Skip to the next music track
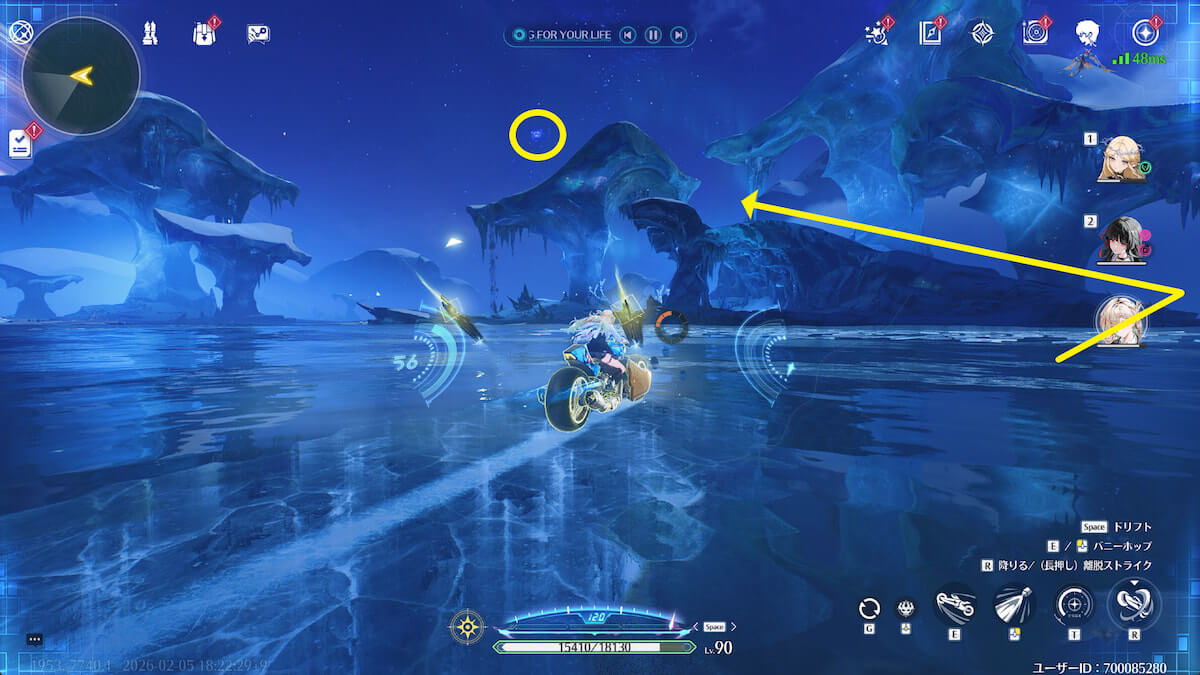The width and height of the screenshot is (1200, 675). click(678, 35)
